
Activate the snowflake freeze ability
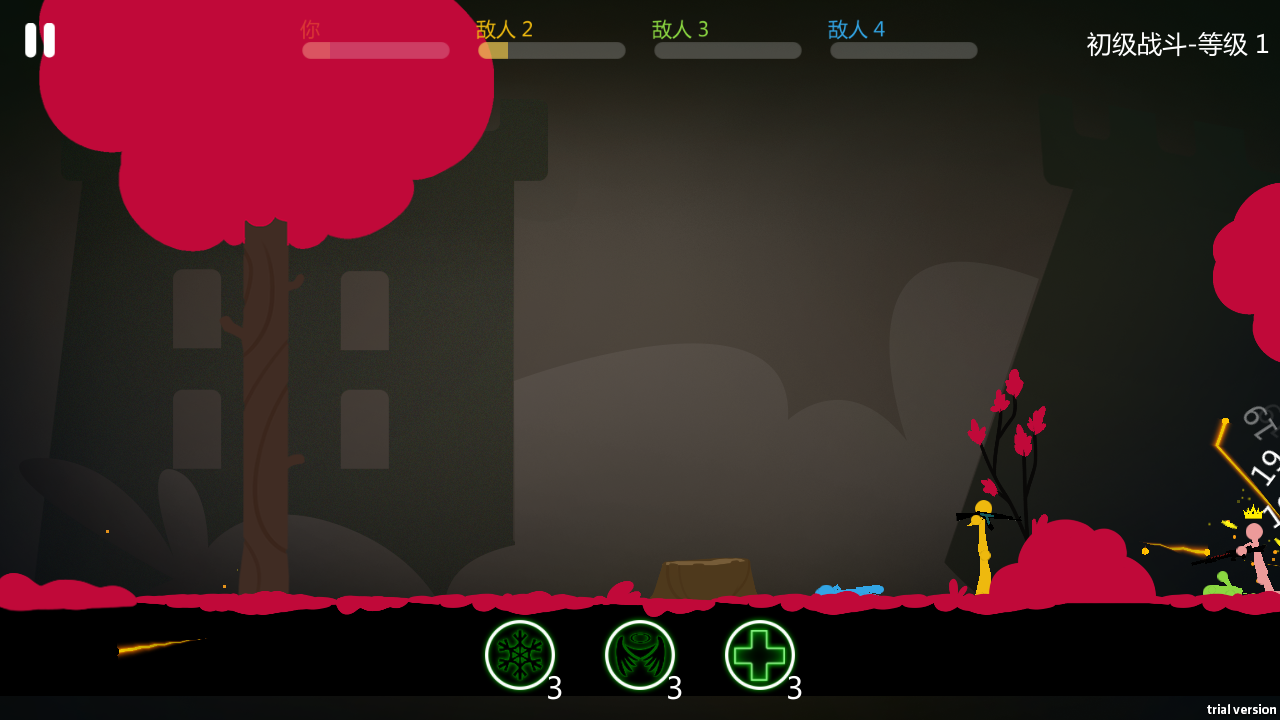click(x=520, y=655)
